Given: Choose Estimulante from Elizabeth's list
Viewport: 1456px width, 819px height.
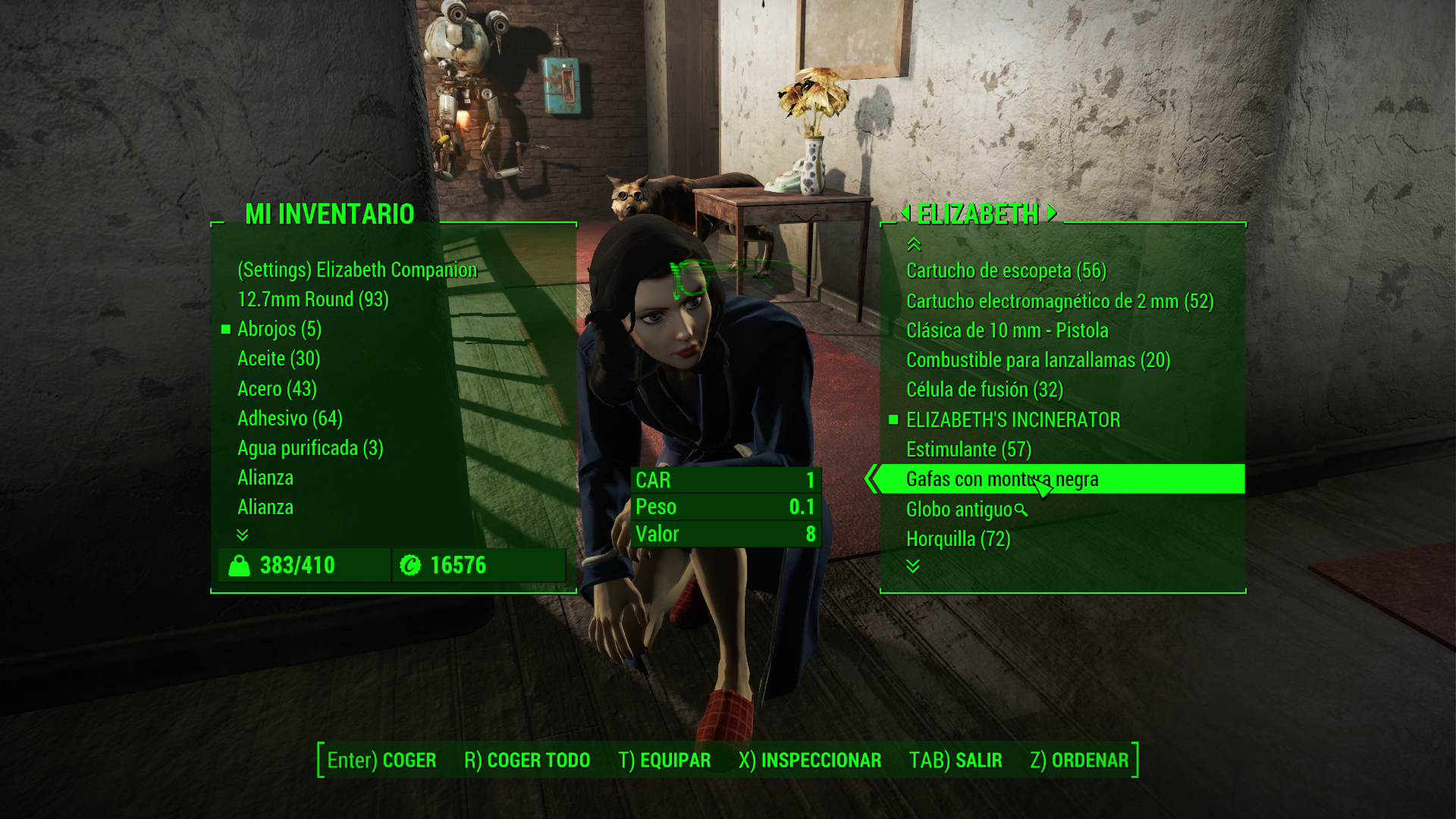Looking at the screenshot, I should (x=968, y=450).
